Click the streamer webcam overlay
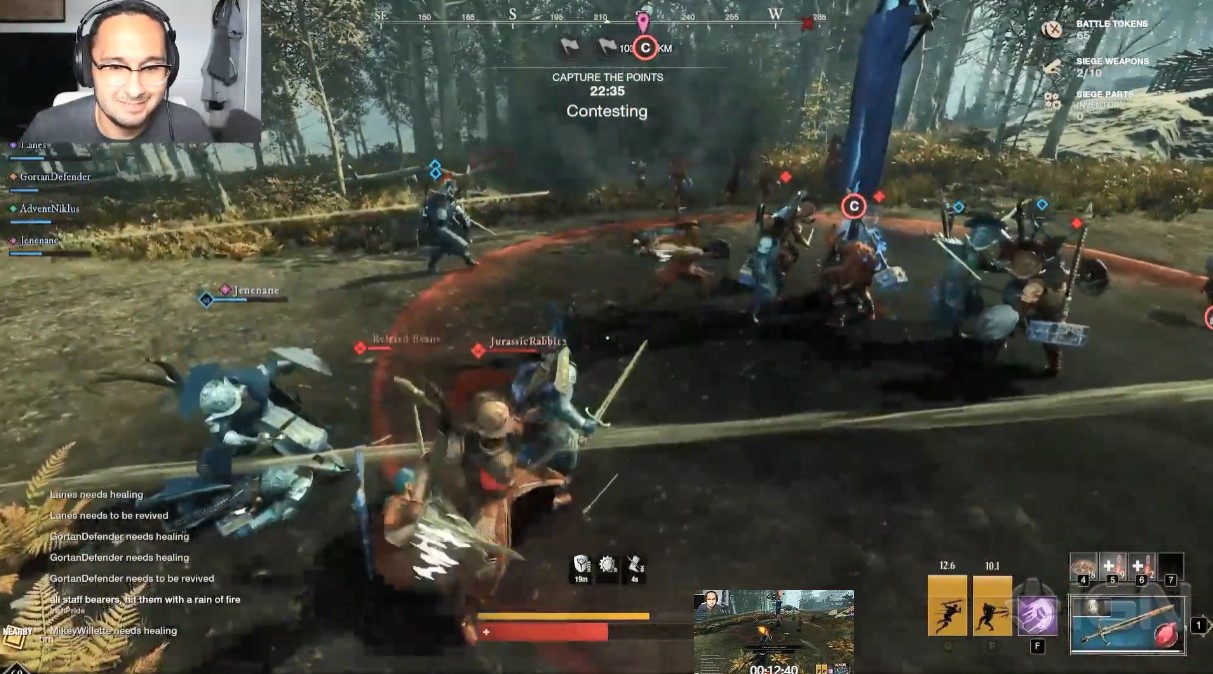This screenshot has height=674, width=1213. click(x=131, y=71)
